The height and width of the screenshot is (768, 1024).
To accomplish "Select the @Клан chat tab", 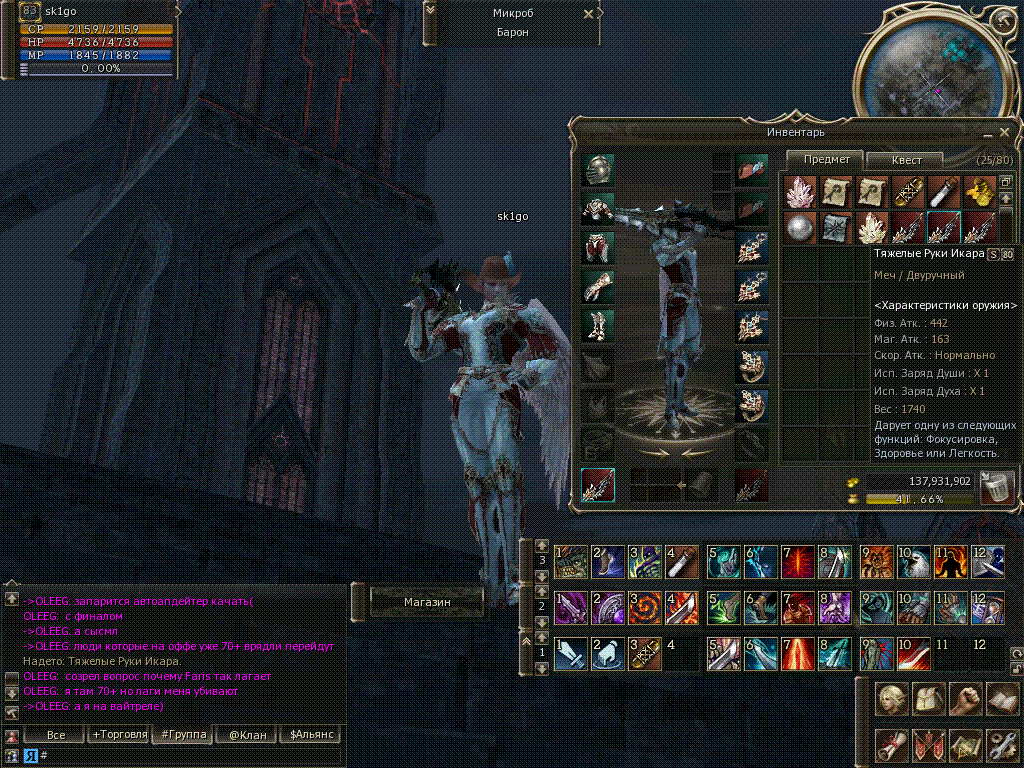I will click(247, 735).
